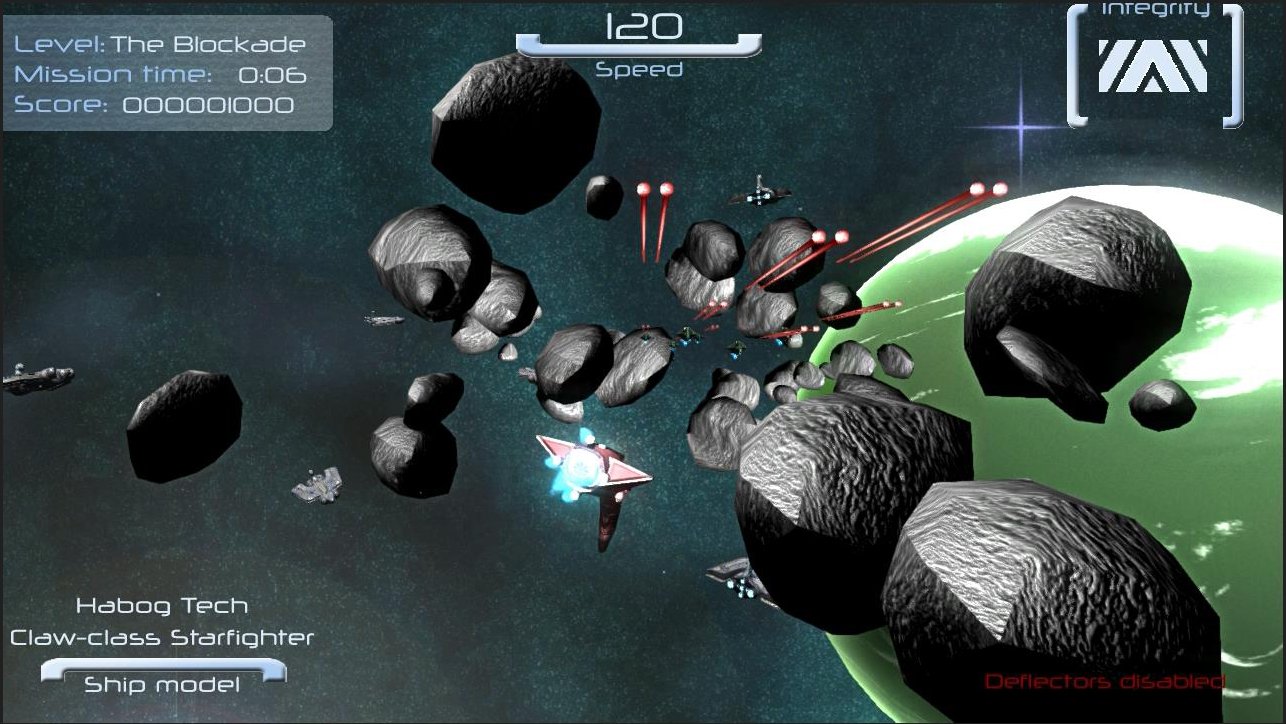1286x724 pixels.
Task: Click the Habog Tech manufacturer name
Action: click(x=163, y=606)
